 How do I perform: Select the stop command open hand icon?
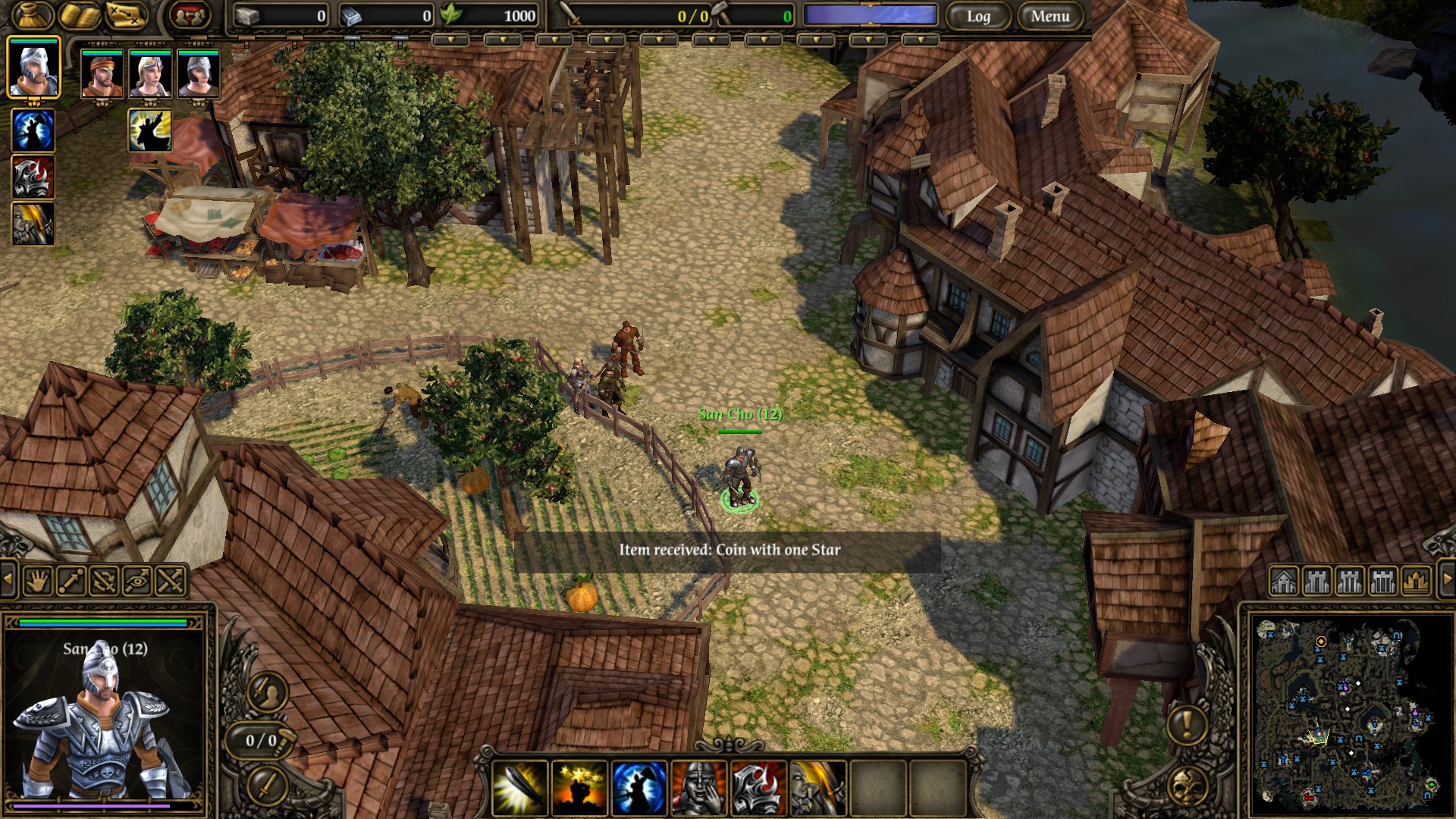point(38,582)
